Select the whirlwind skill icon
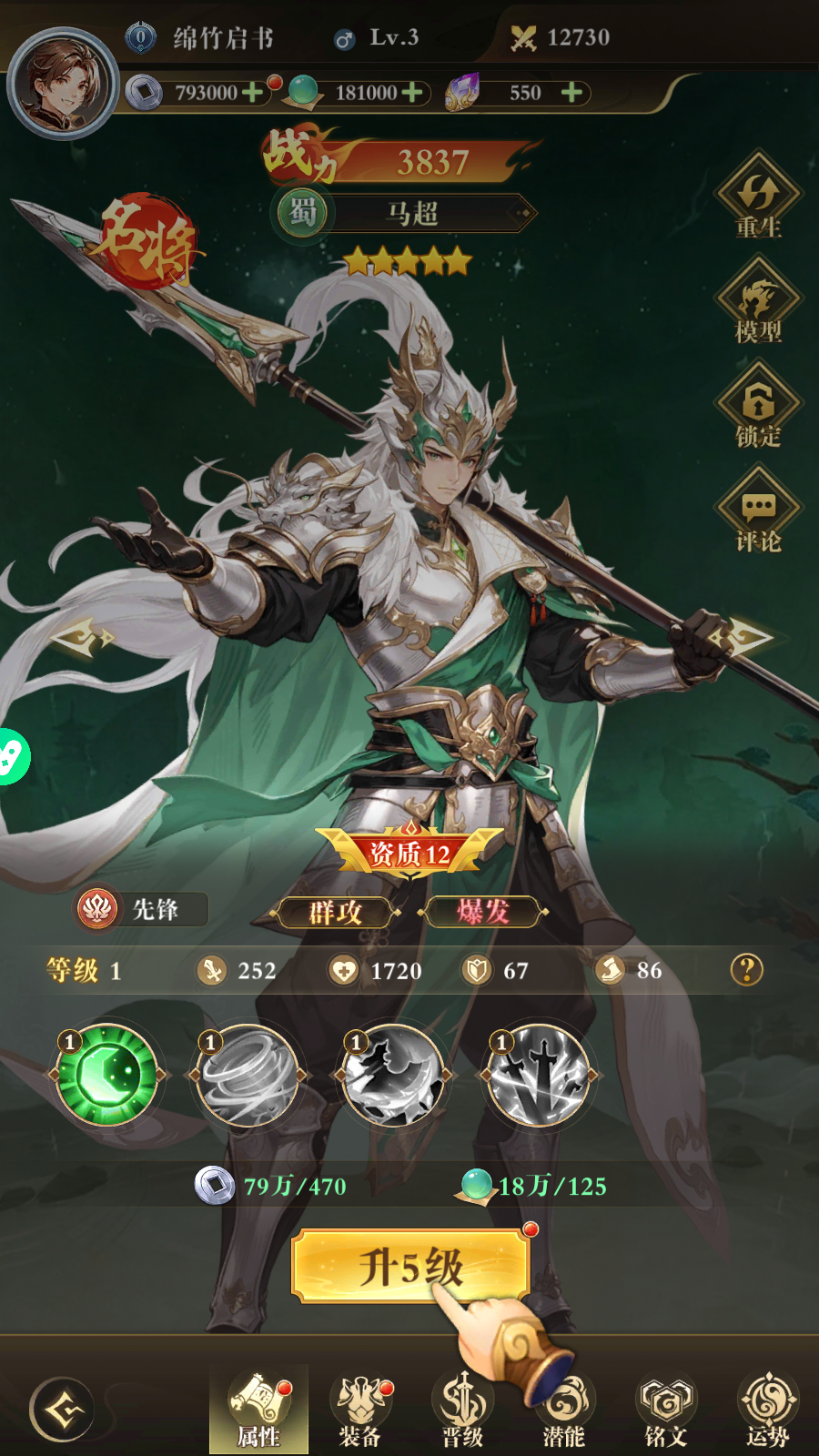 coord(248,1076)
